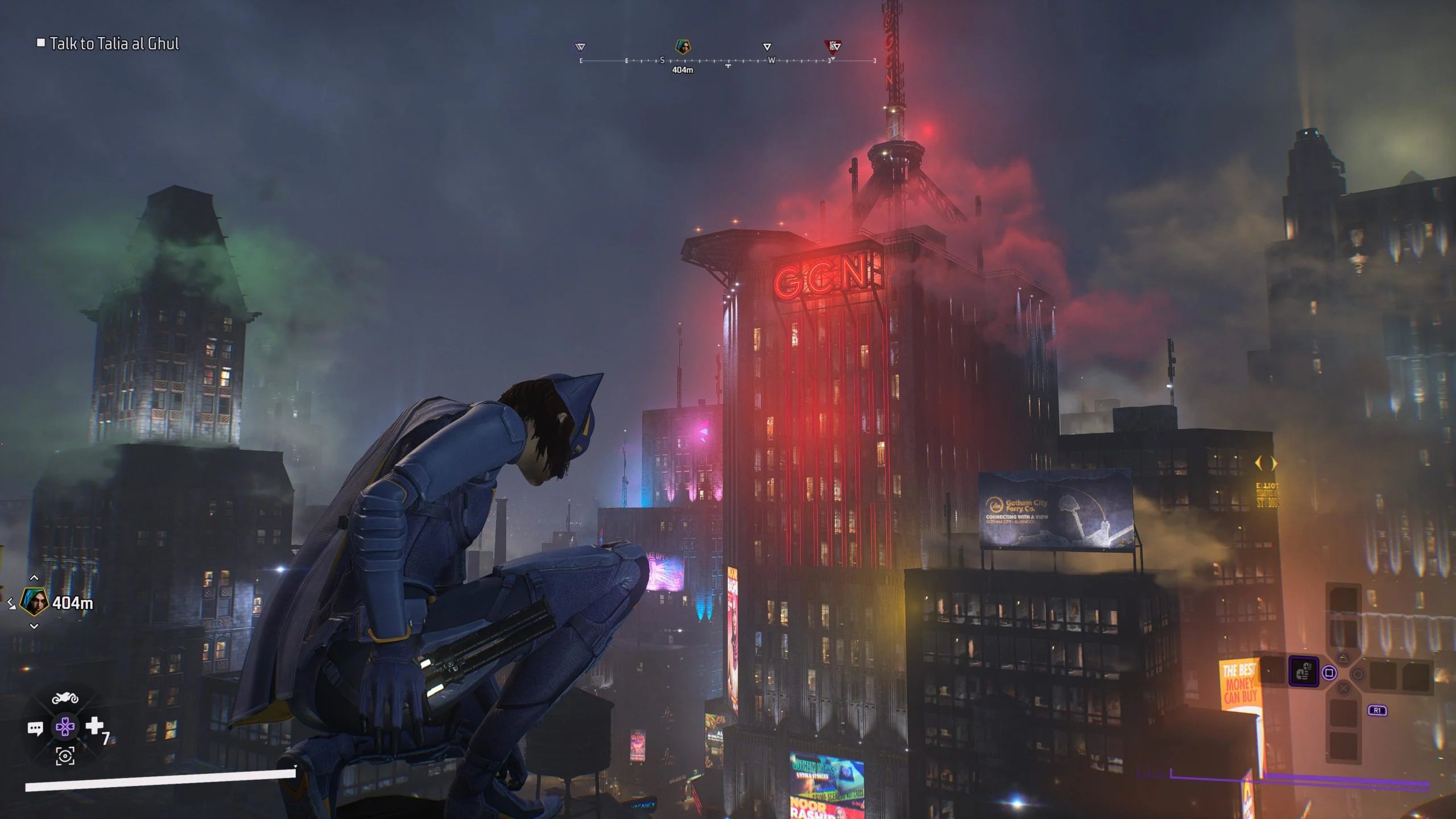Screen dimensions: 1456x819
Task: Open Photo Mode via the camera icon
Action: click(65, 756)
